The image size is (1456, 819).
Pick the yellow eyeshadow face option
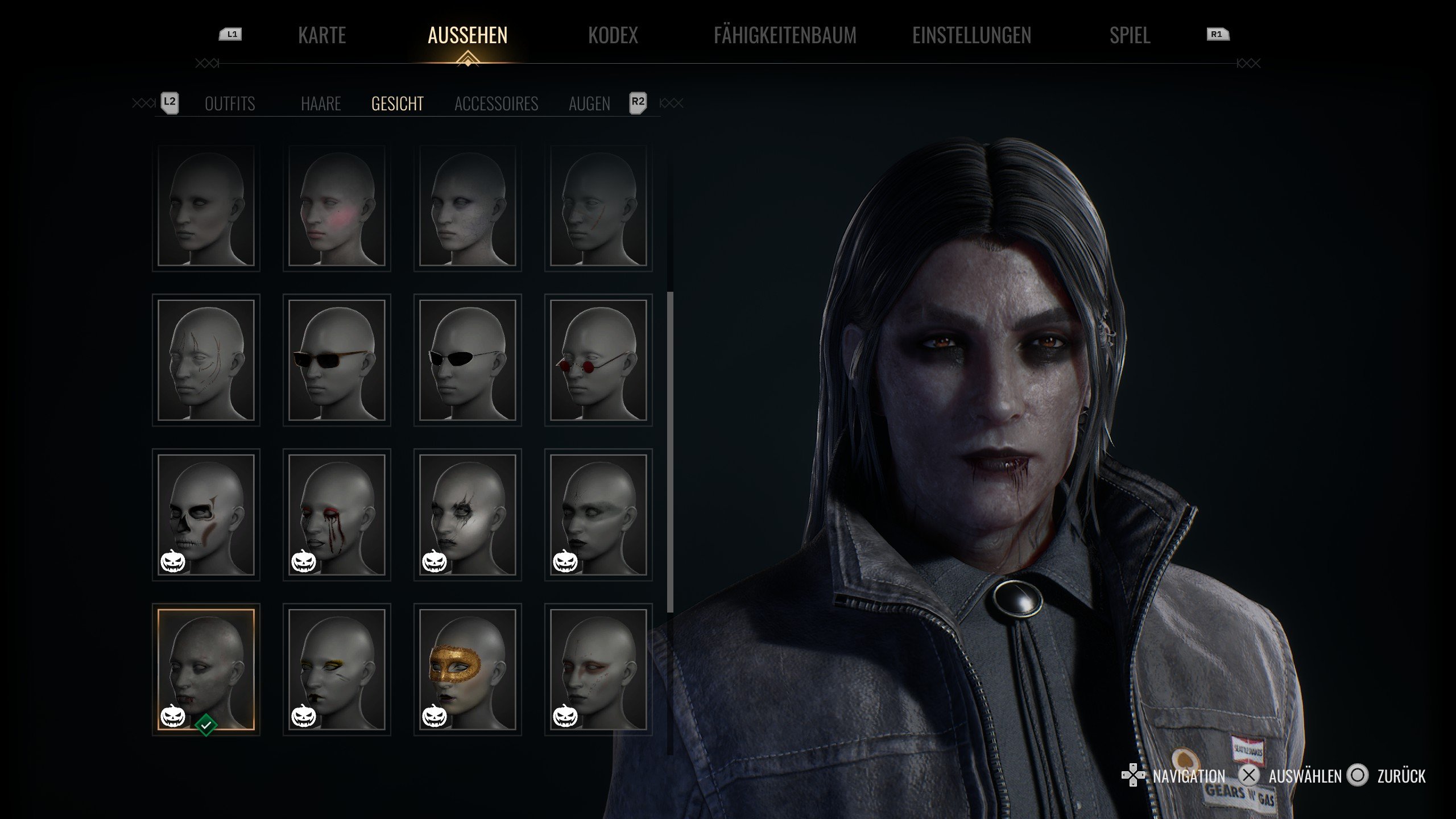[337, 669]
